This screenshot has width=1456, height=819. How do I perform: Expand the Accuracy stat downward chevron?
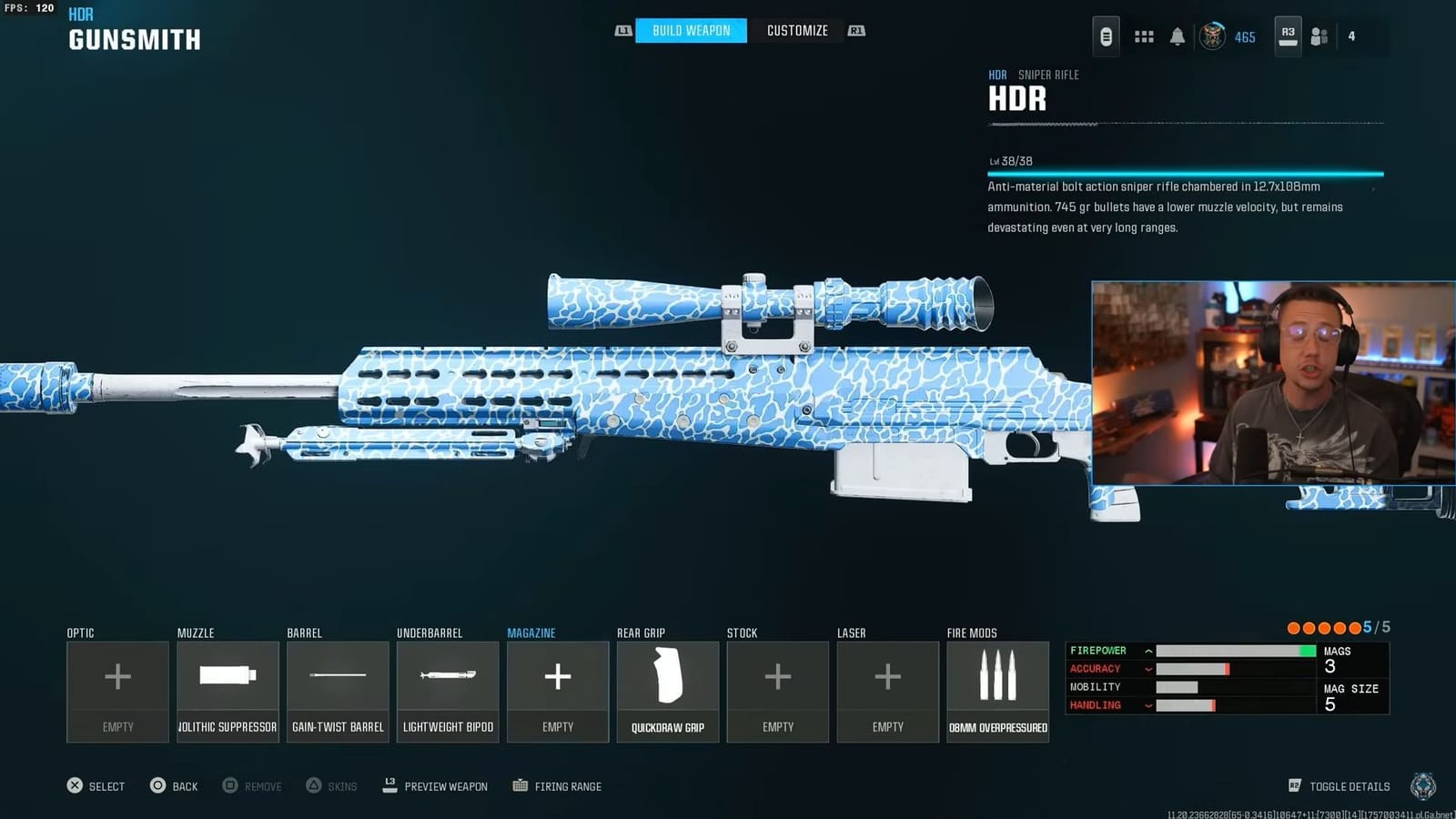coord(1148,669)
